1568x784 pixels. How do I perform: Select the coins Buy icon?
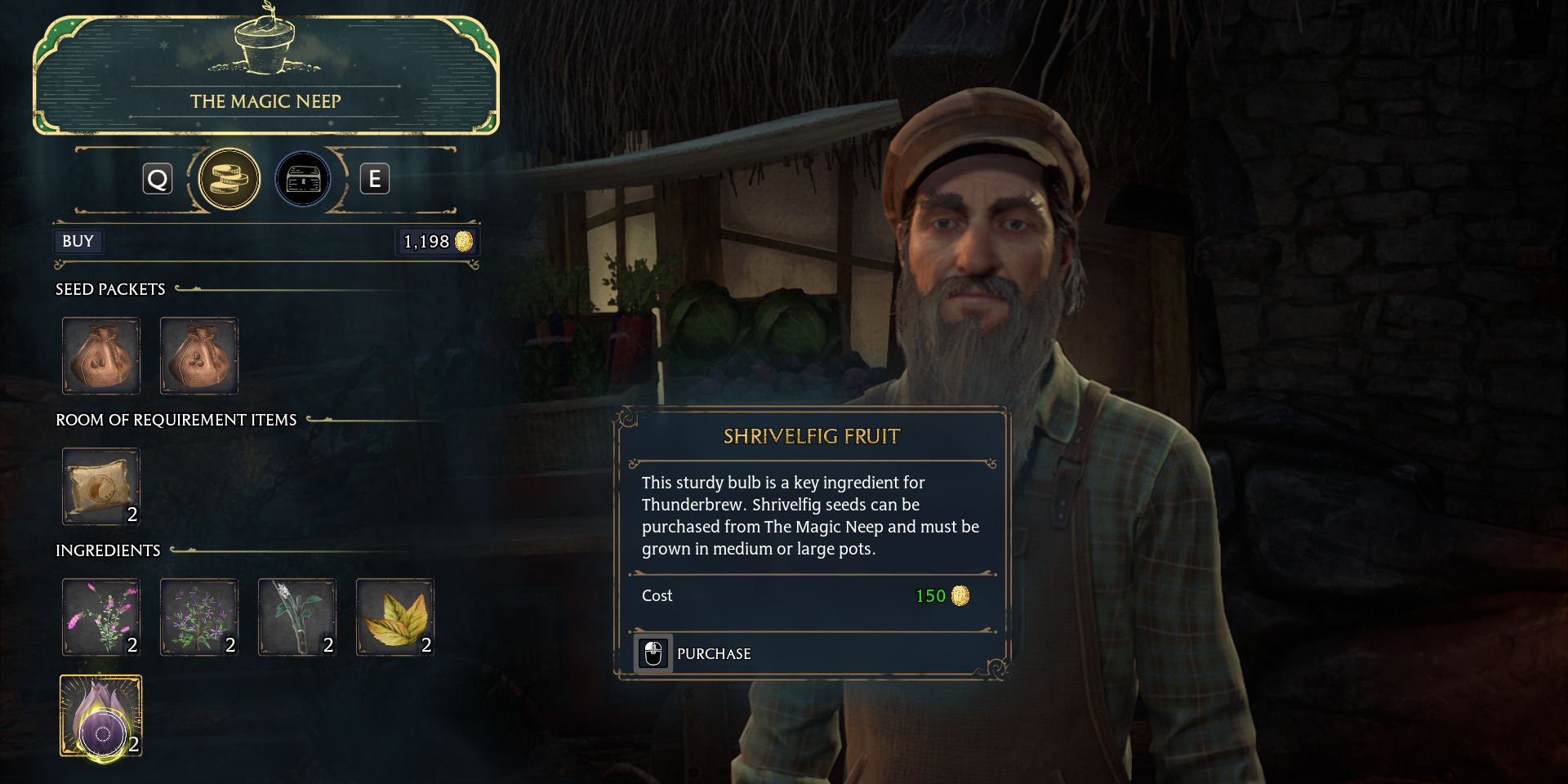[229, 179]
